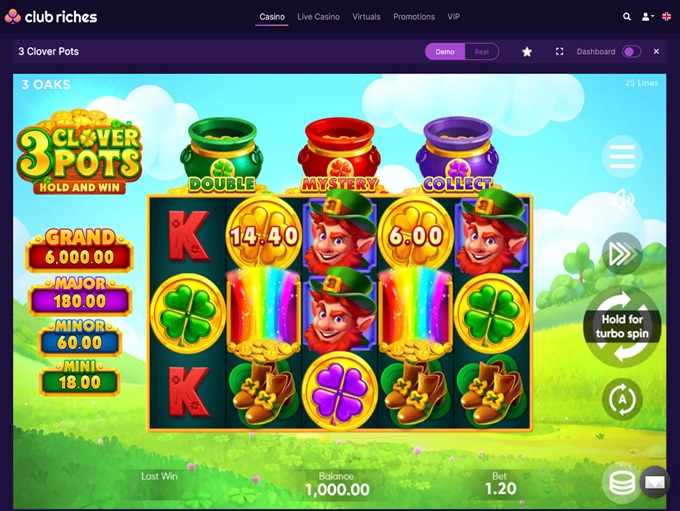Go to the Live Casino tab
This screenshot has width=680, height=511.
click(318, 17)
